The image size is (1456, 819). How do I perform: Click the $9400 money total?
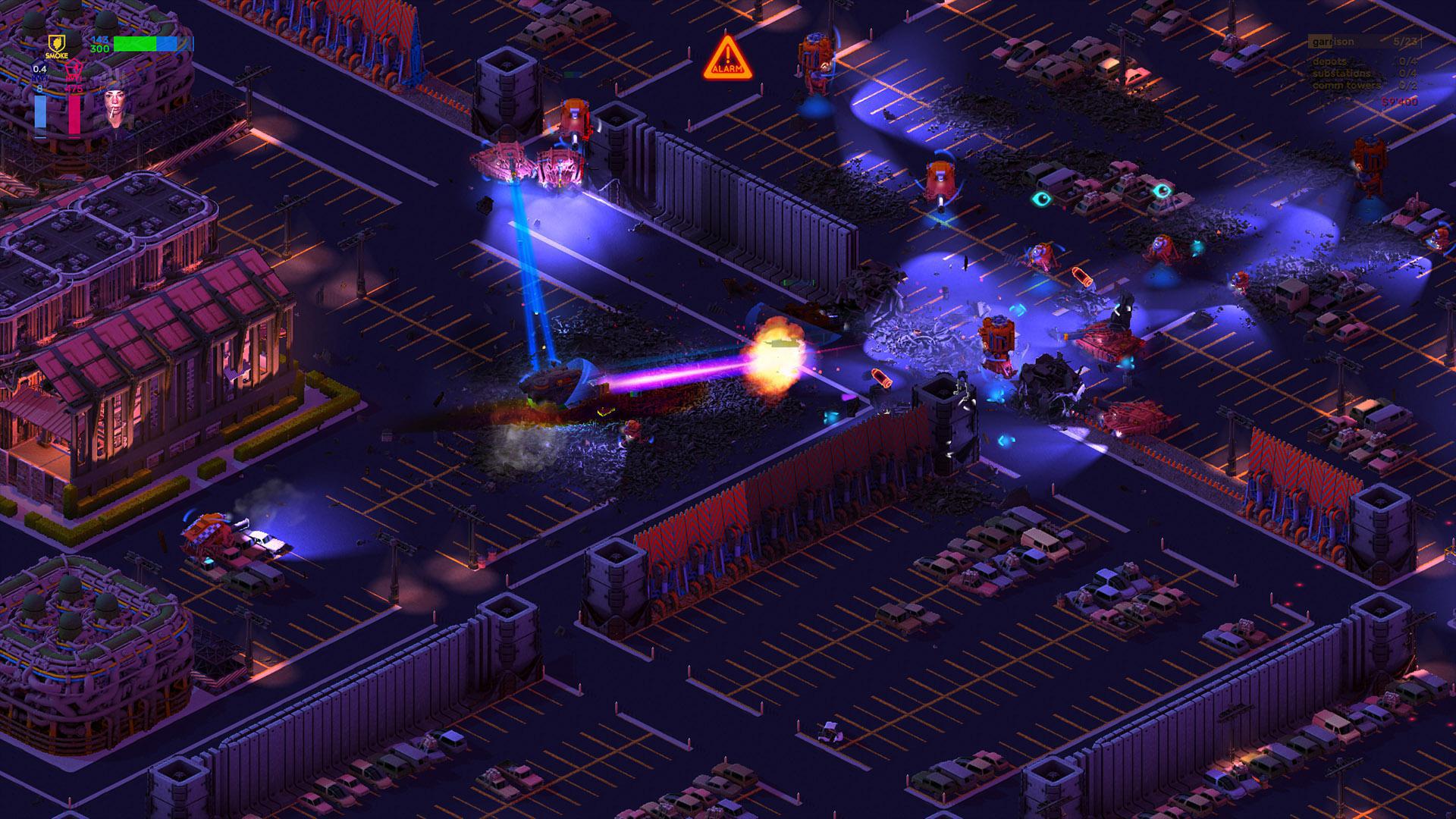point(1399,102)
